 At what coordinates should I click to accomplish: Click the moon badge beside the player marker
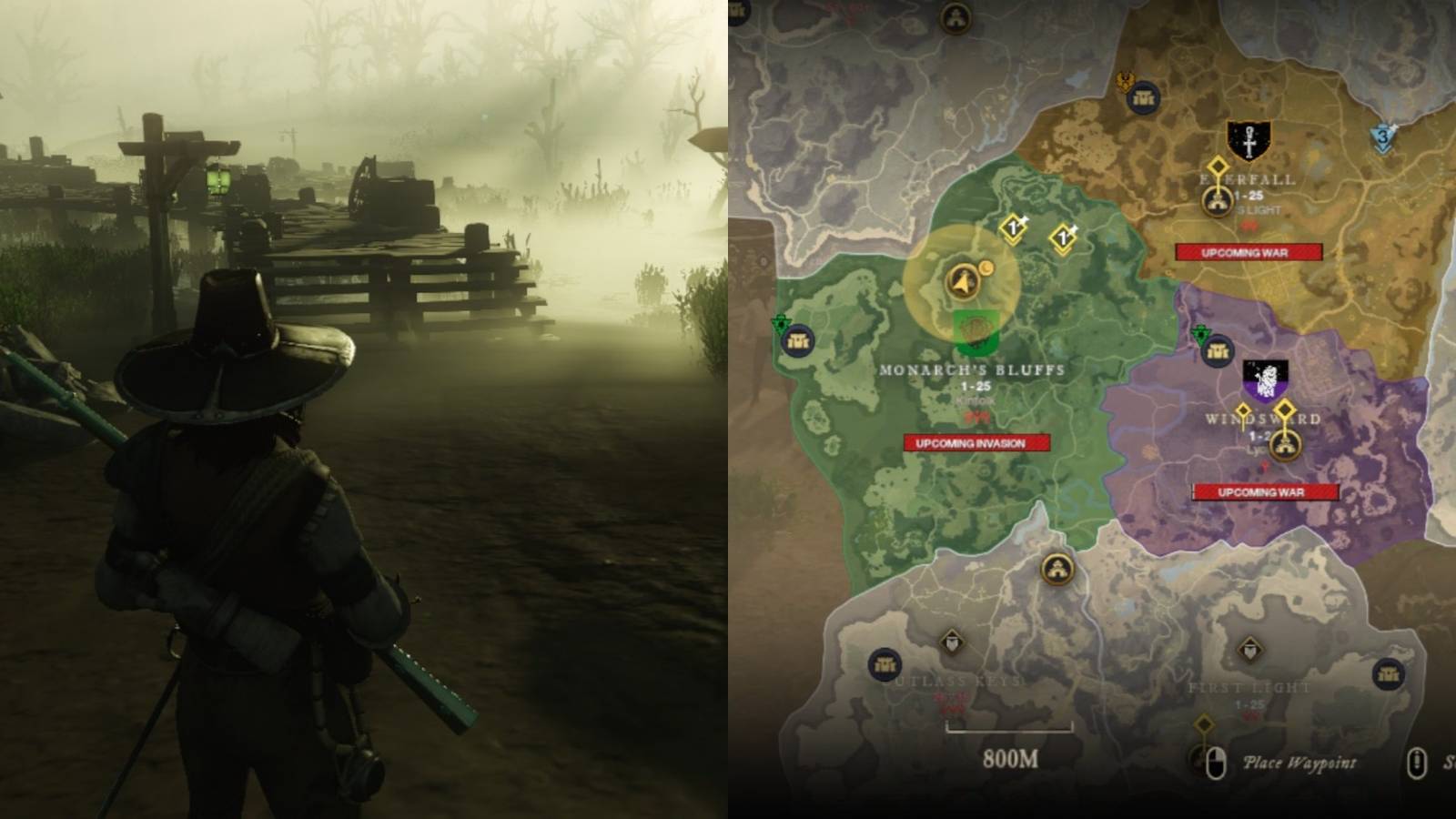[986, 268]
